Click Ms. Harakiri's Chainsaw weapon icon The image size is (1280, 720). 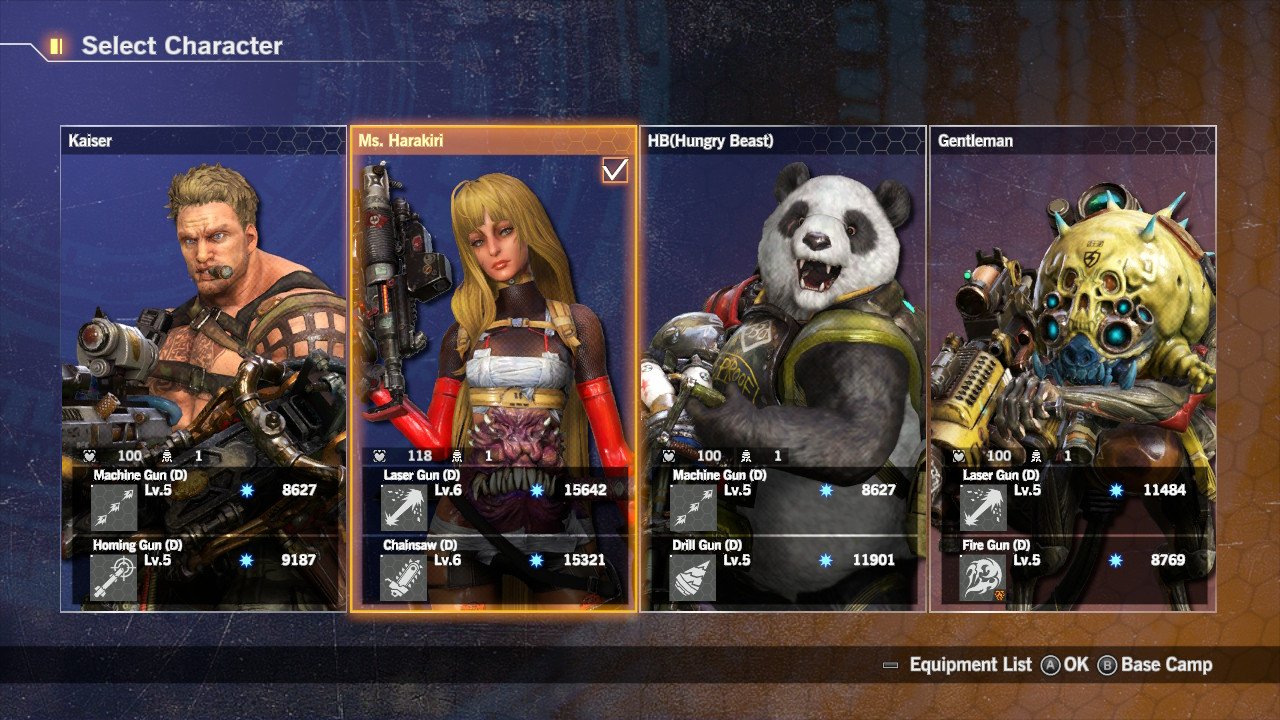(x=404, y=578)
